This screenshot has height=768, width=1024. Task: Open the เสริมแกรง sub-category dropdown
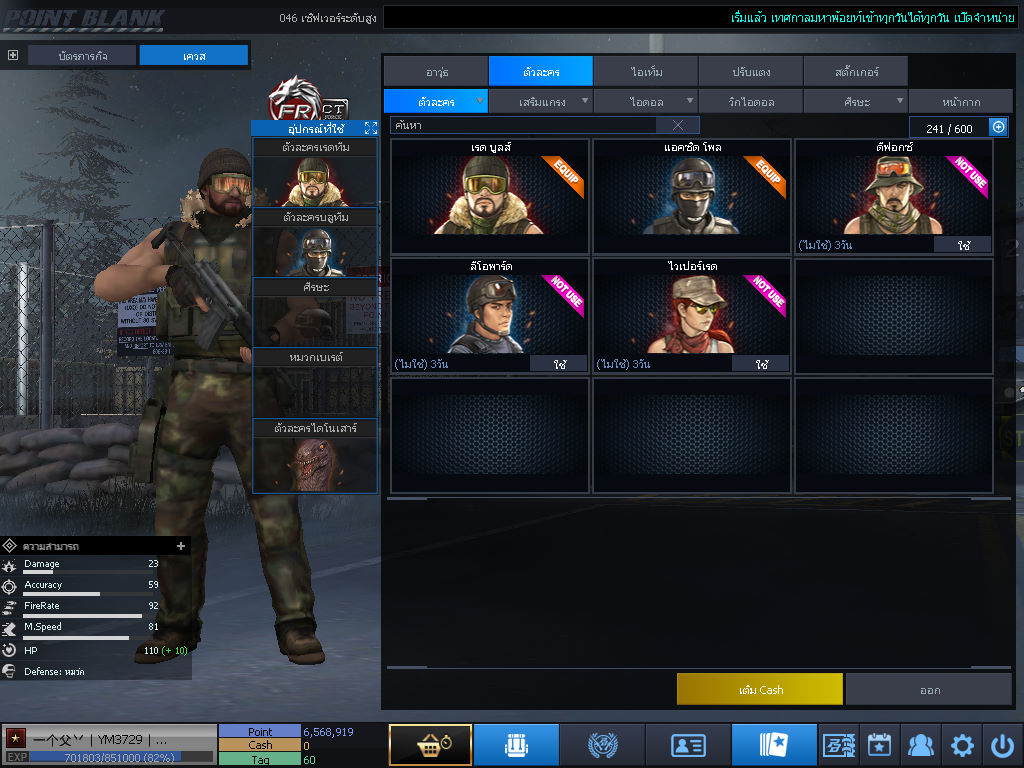(541, 101)
